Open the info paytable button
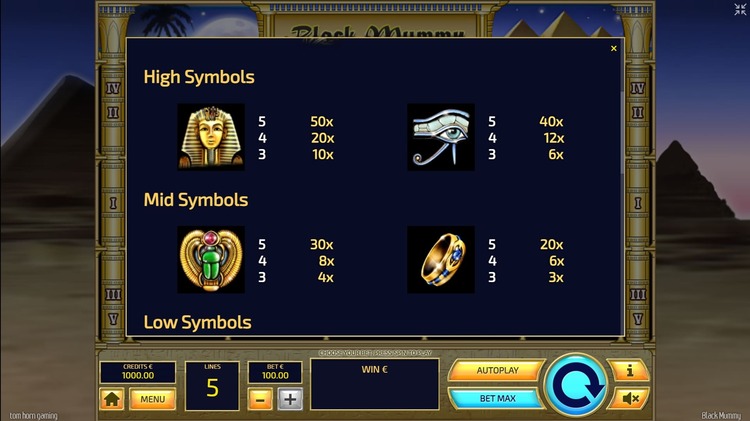750x421 pixels. [629, 371]
